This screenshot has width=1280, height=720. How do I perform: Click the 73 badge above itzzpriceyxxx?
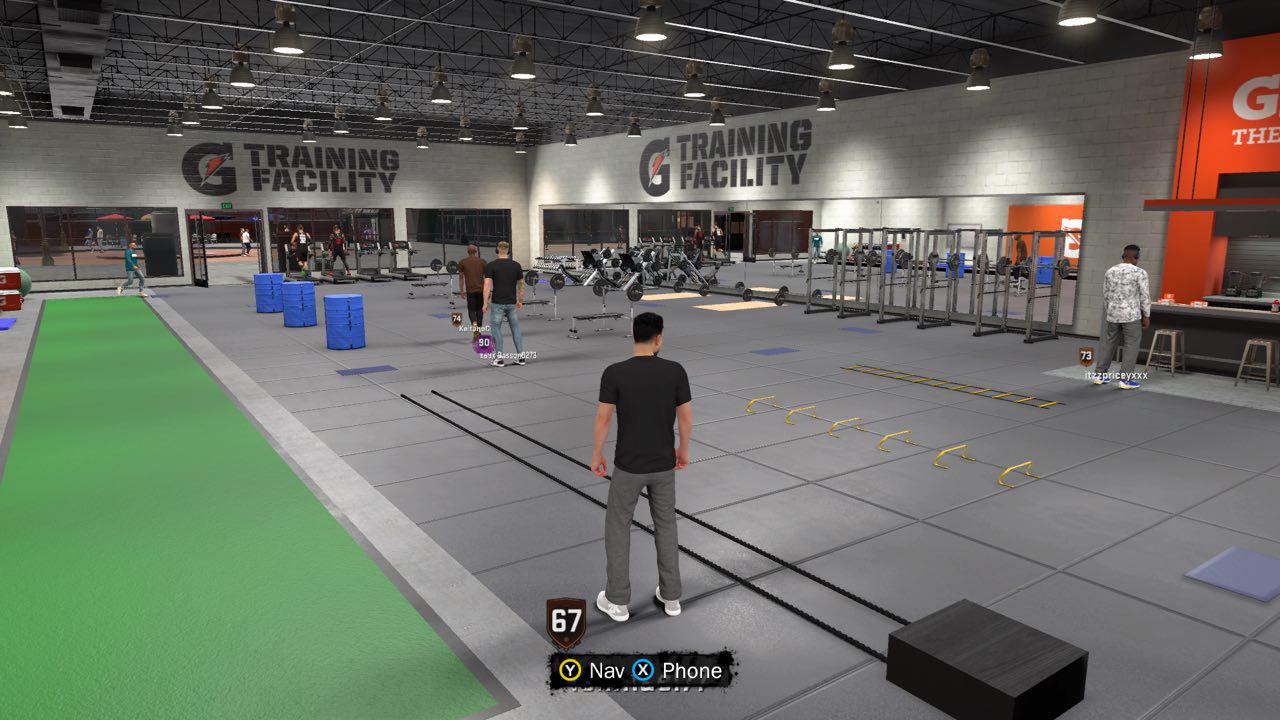coord(1086,355)
